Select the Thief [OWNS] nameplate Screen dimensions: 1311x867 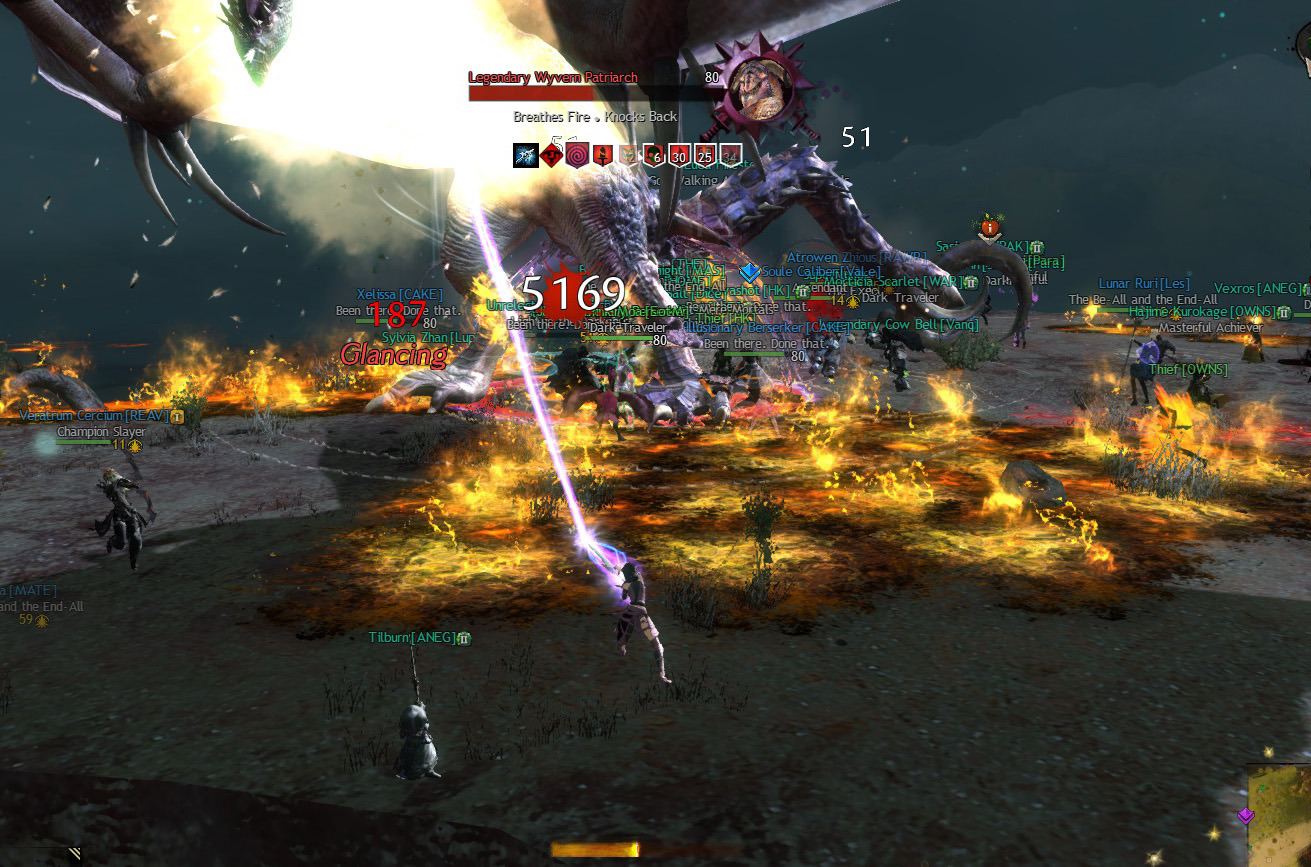click(x=1187, y=370)
